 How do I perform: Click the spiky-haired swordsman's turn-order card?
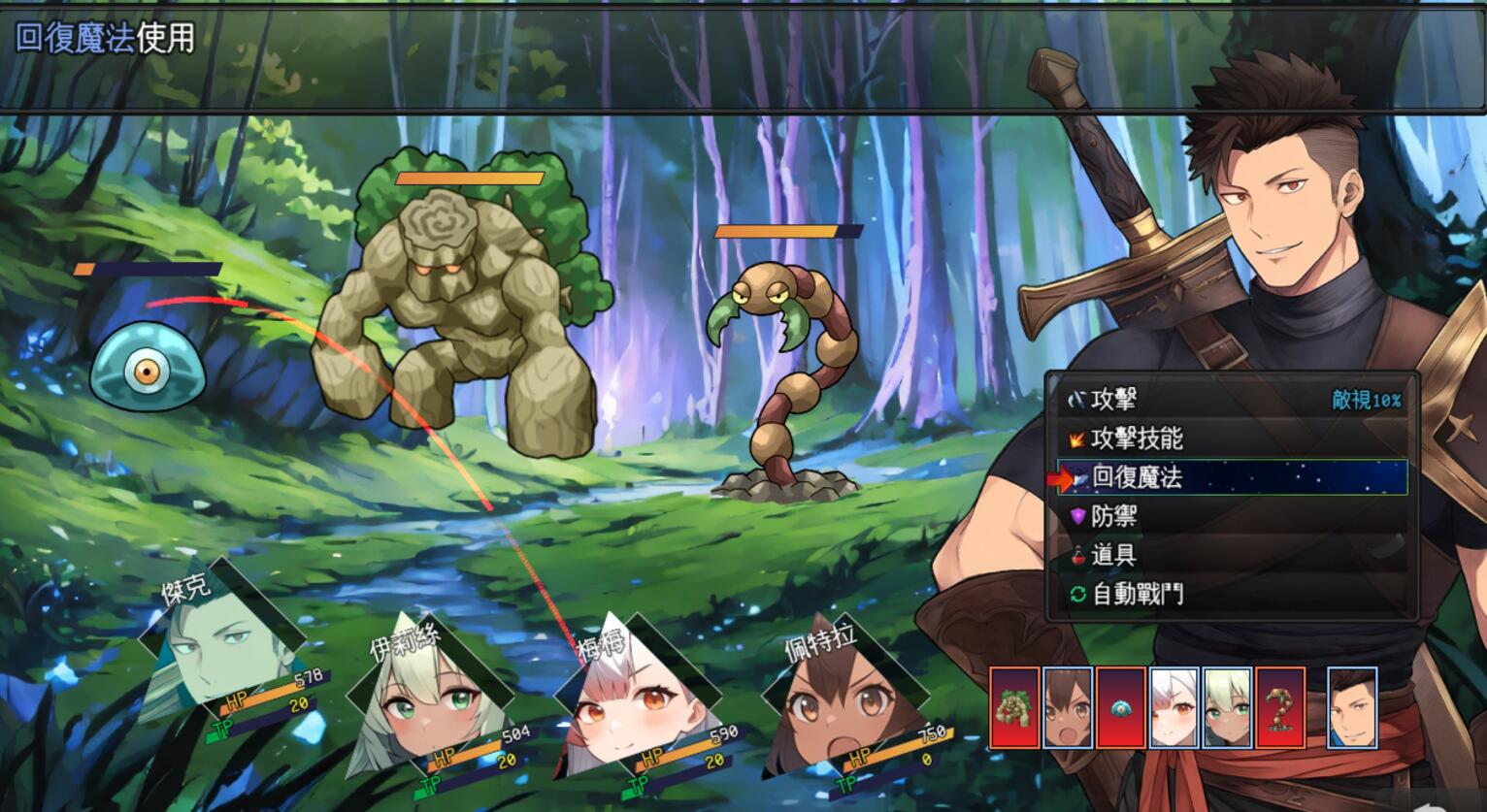pos(1352,707)
